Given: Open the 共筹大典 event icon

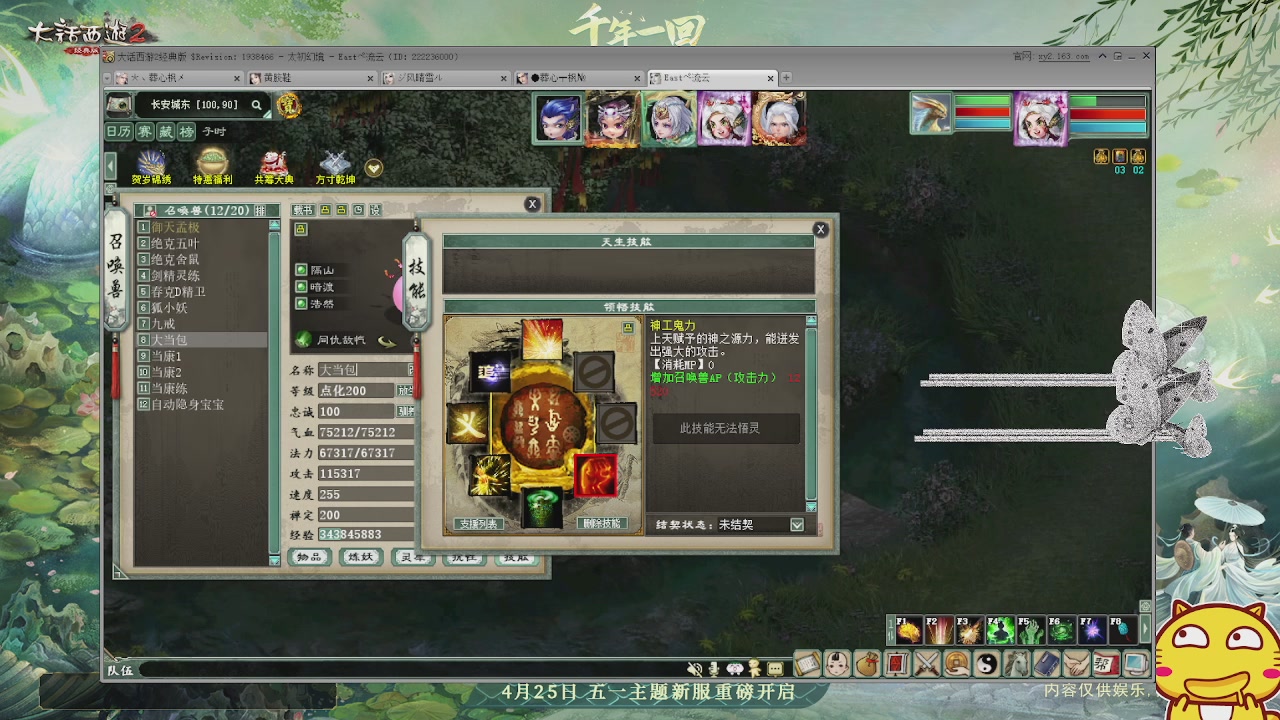Looking at the screenshot, I should pyautogui.click(x=274, y=163).
